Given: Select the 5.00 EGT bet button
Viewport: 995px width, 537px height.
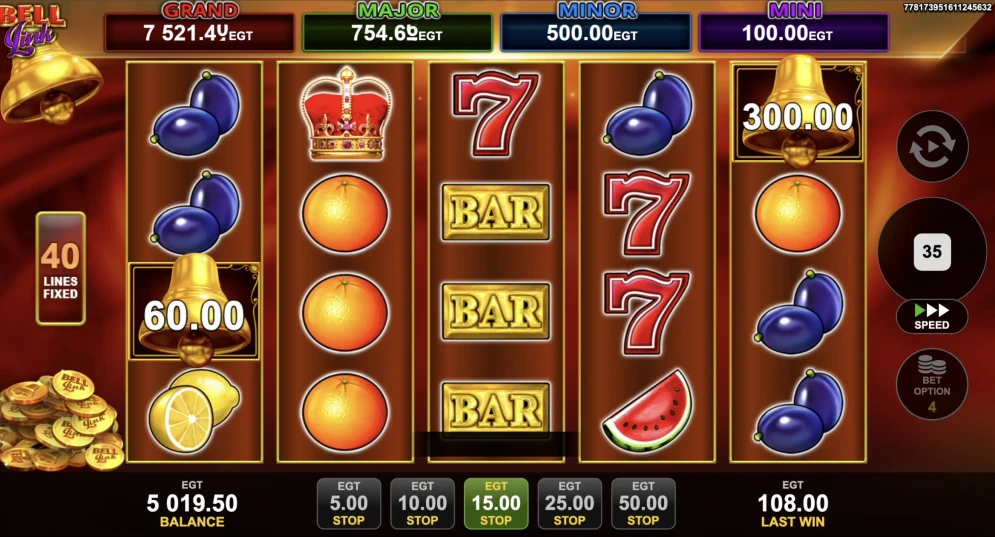Looking at the screenshot, I should pyautogui.click(x=348, y=503).
